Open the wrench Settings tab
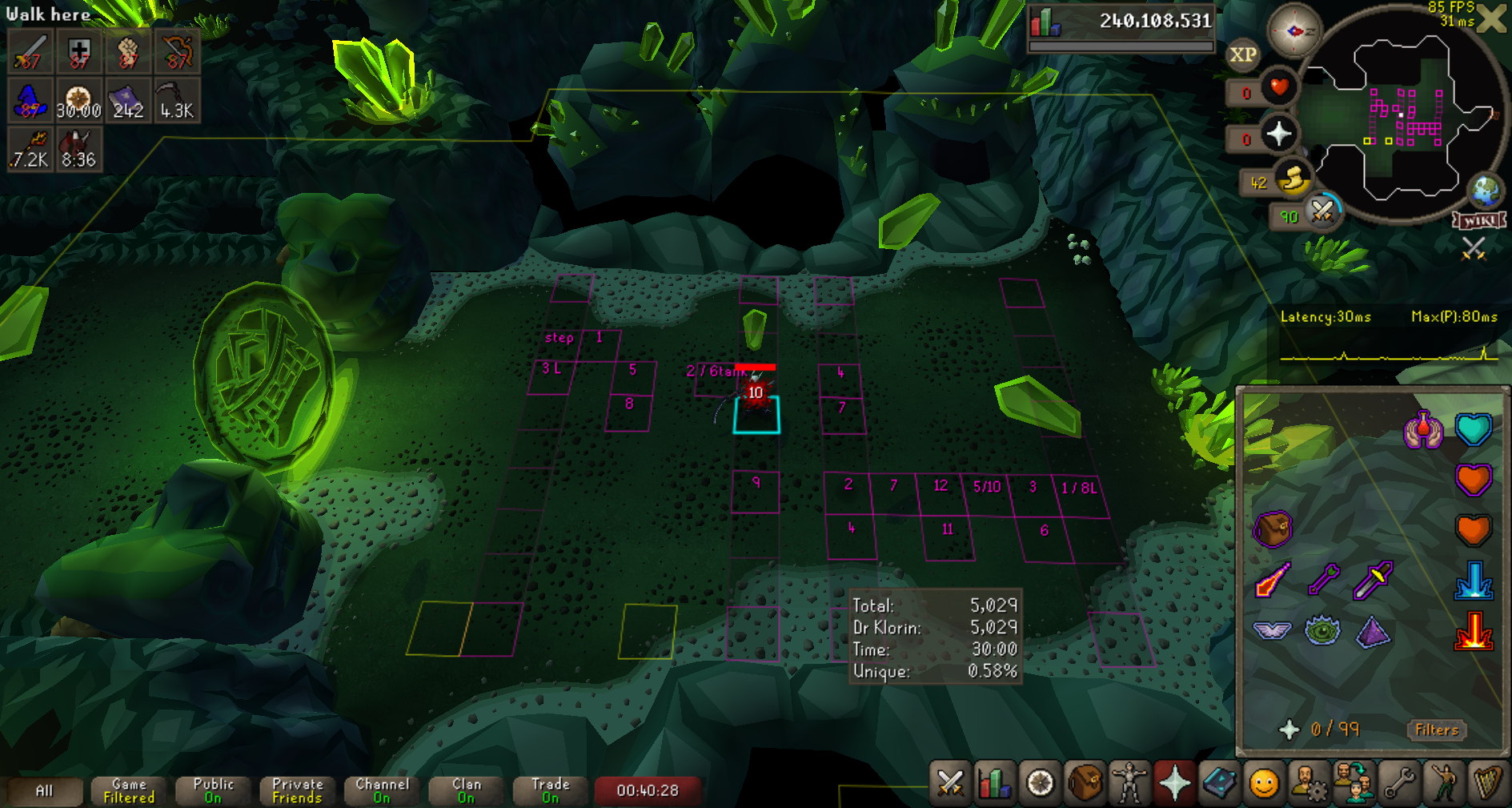The height and width of the screenshot is (808, 1512). pyautogui.click(x=1399, y=782)
